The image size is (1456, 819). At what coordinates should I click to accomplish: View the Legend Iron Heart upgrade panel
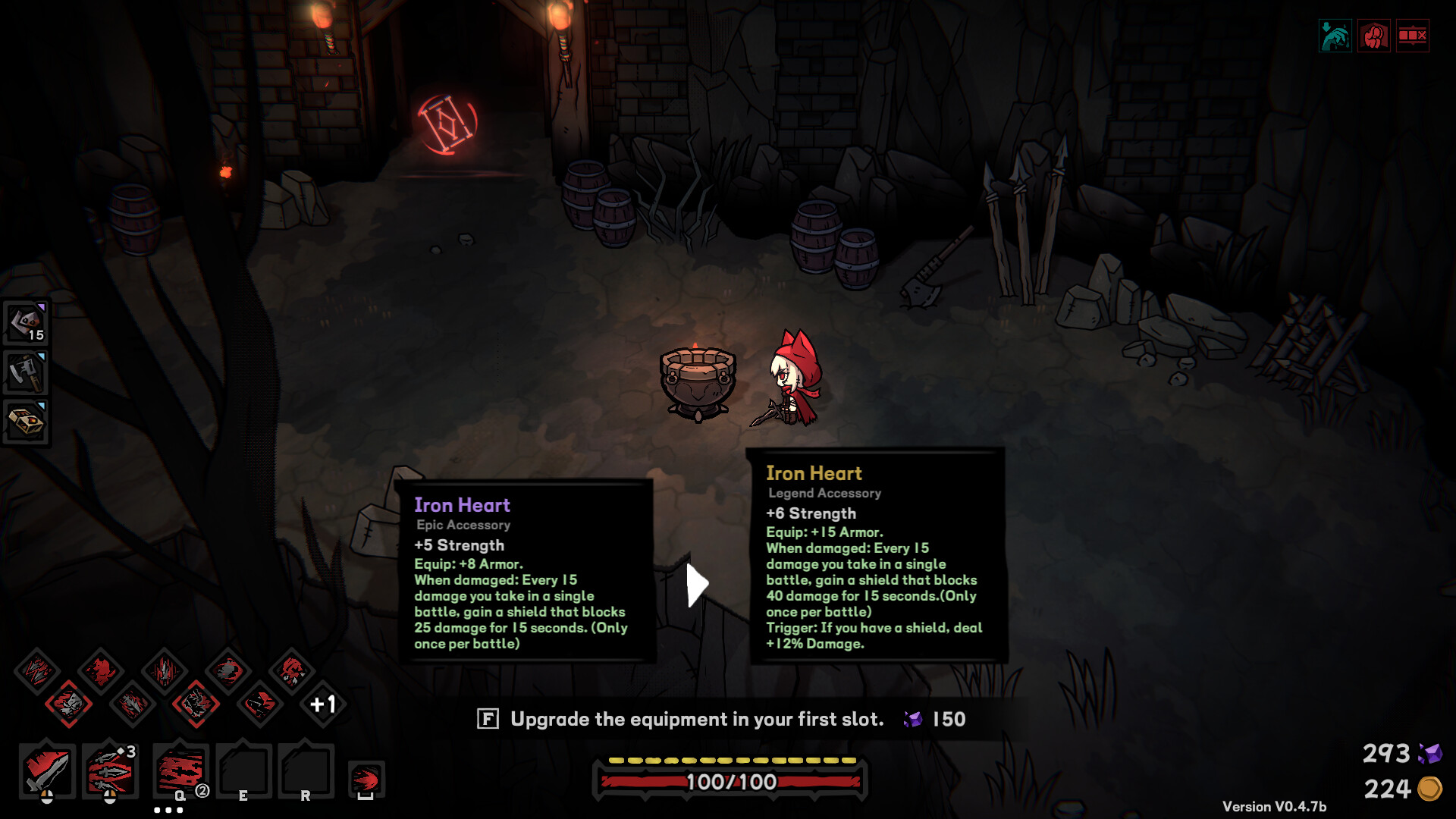pos(877,556)
